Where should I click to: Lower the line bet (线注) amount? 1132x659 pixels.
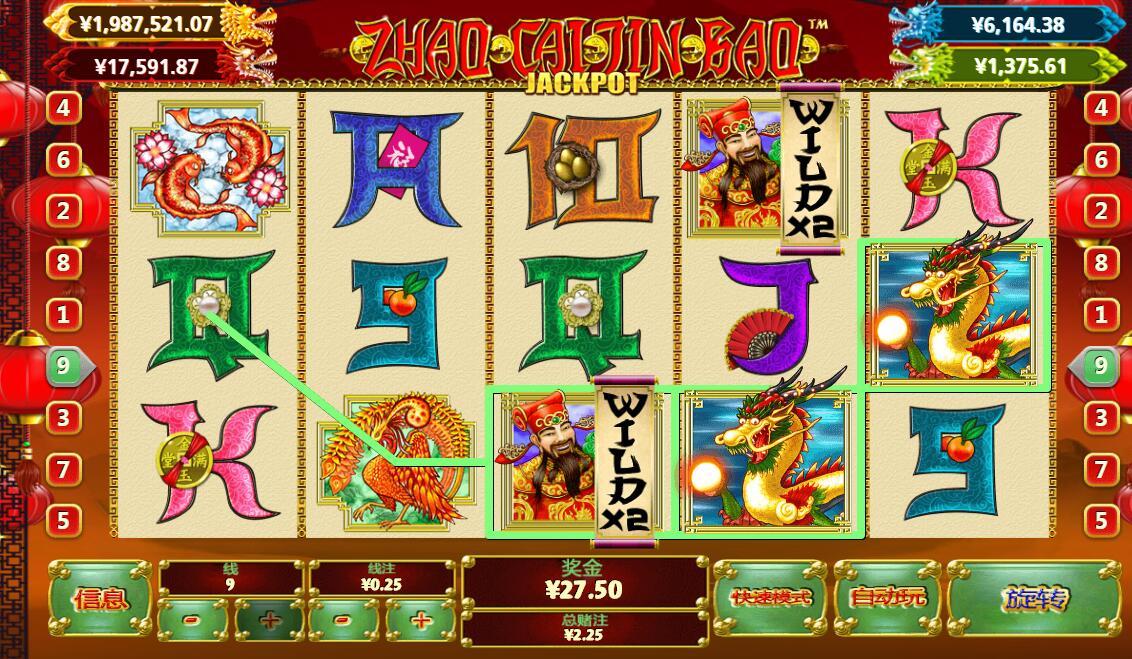click(343, 621)
